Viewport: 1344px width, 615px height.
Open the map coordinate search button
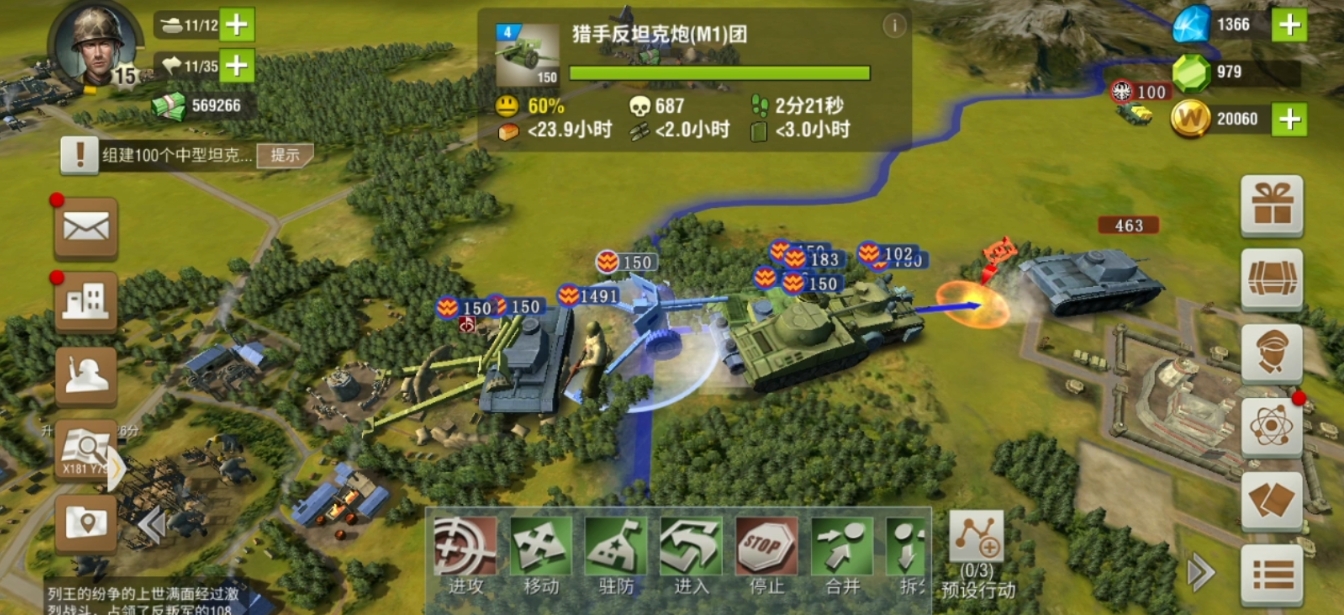(x=86, y=452)
